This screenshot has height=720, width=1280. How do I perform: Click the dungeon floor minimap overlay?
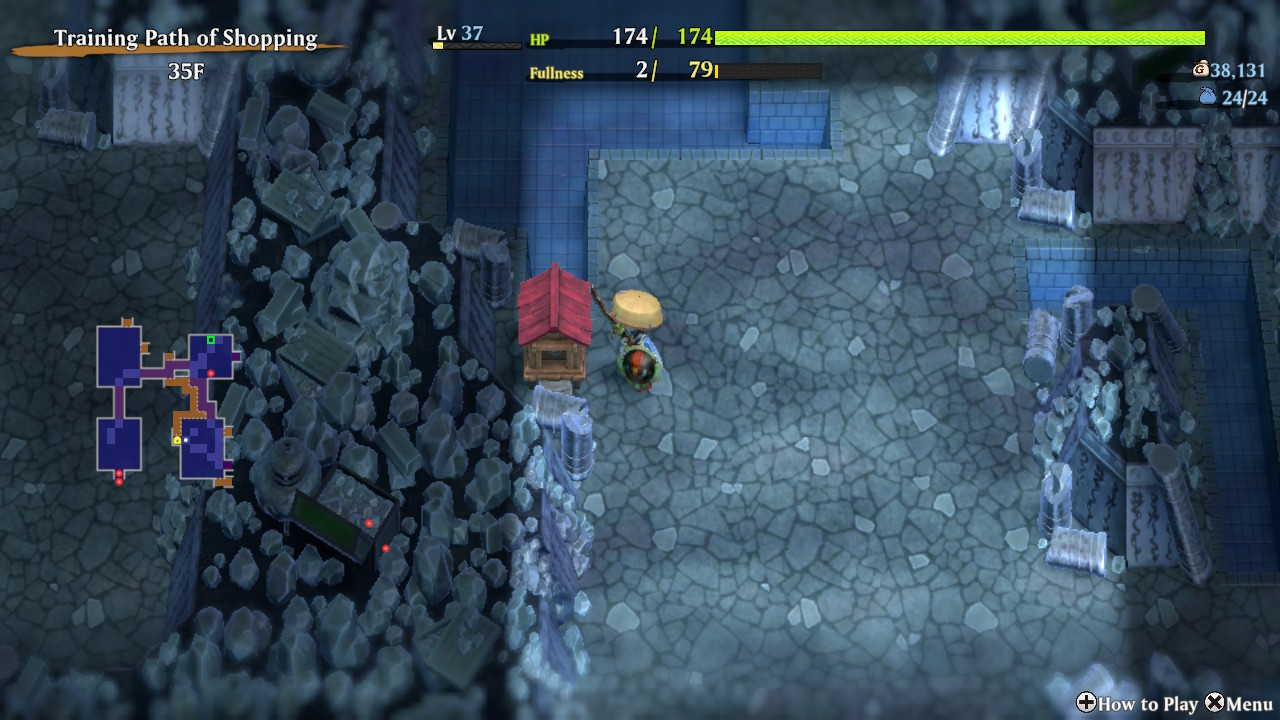click(x=165, y=403)
